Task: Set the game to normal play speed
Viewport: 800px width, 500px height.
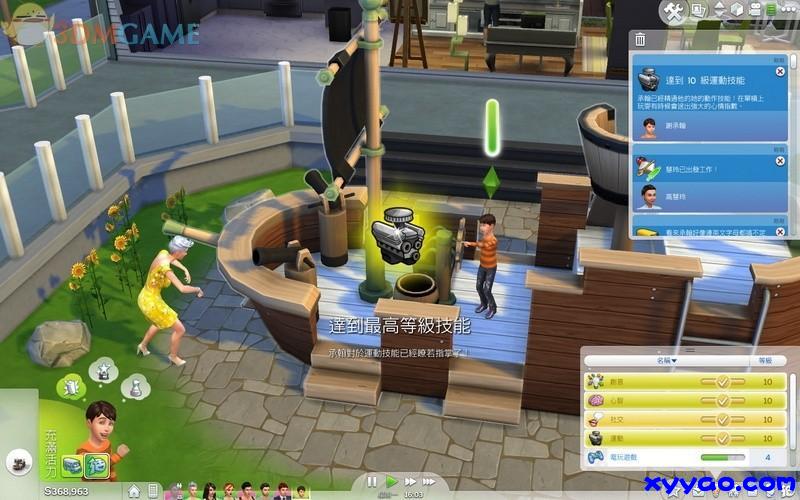Action: [391, 482]
